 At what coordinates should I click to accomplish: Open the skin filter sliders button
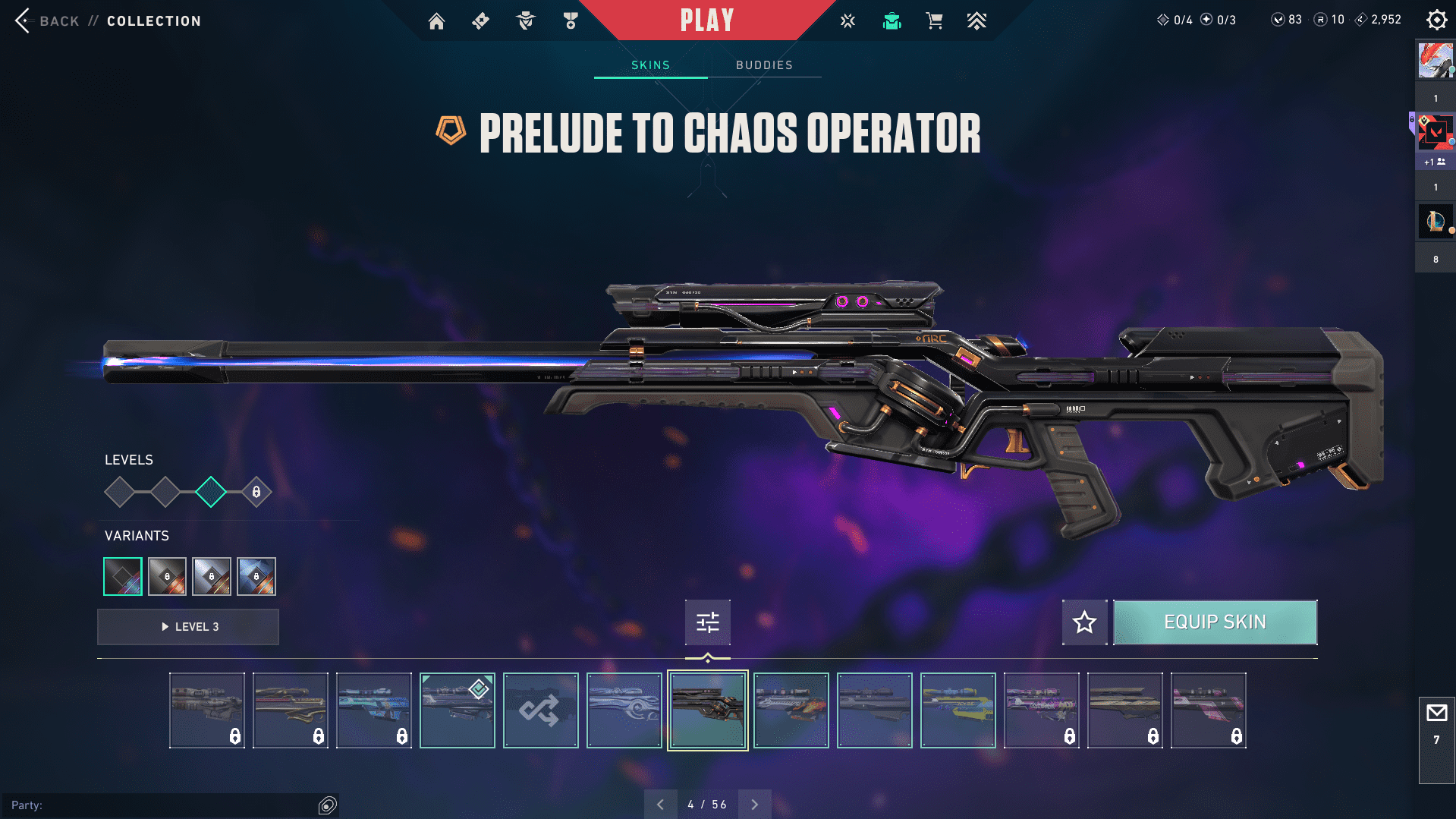tap(707, 622)
